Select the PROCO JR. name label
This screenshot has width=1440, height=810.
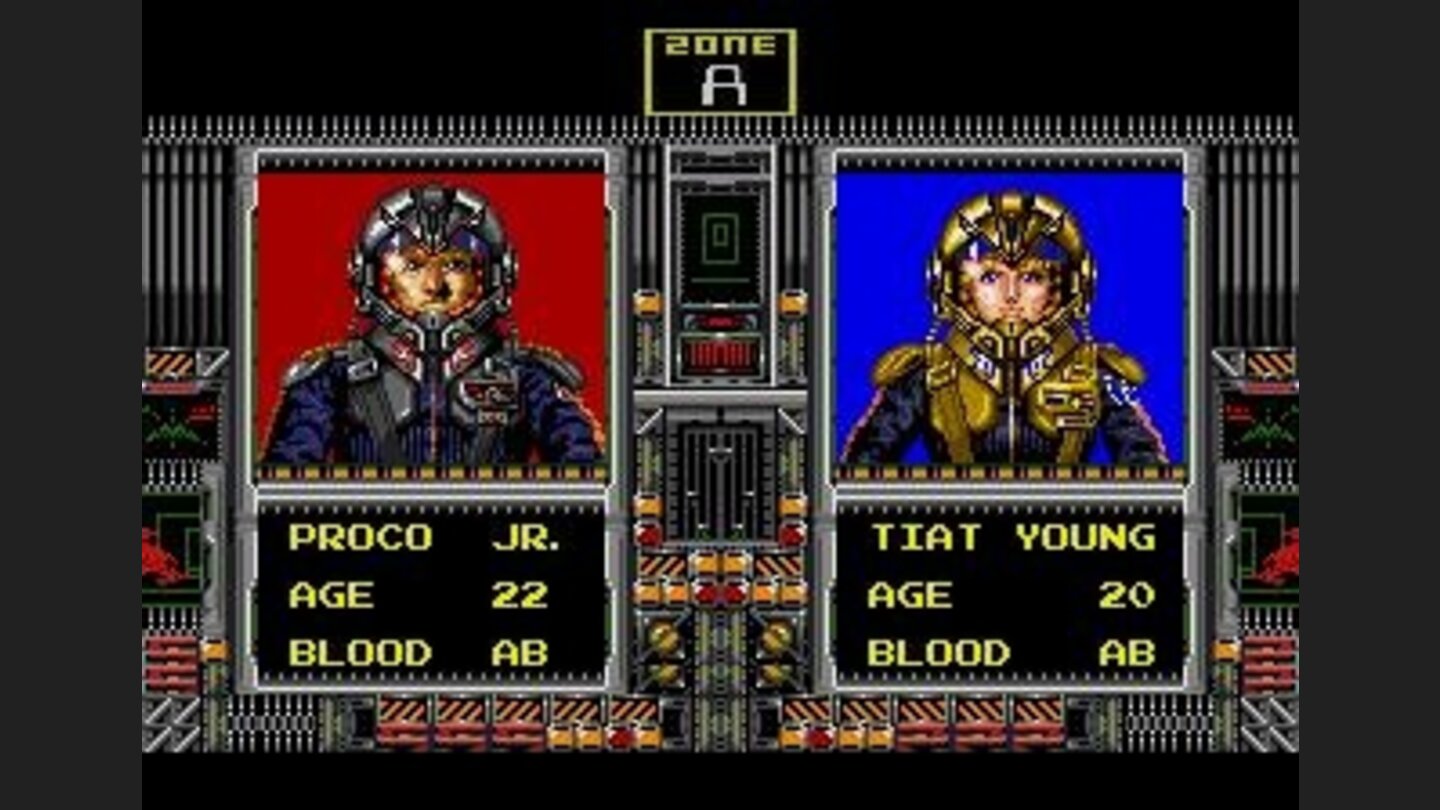(418, 536)
